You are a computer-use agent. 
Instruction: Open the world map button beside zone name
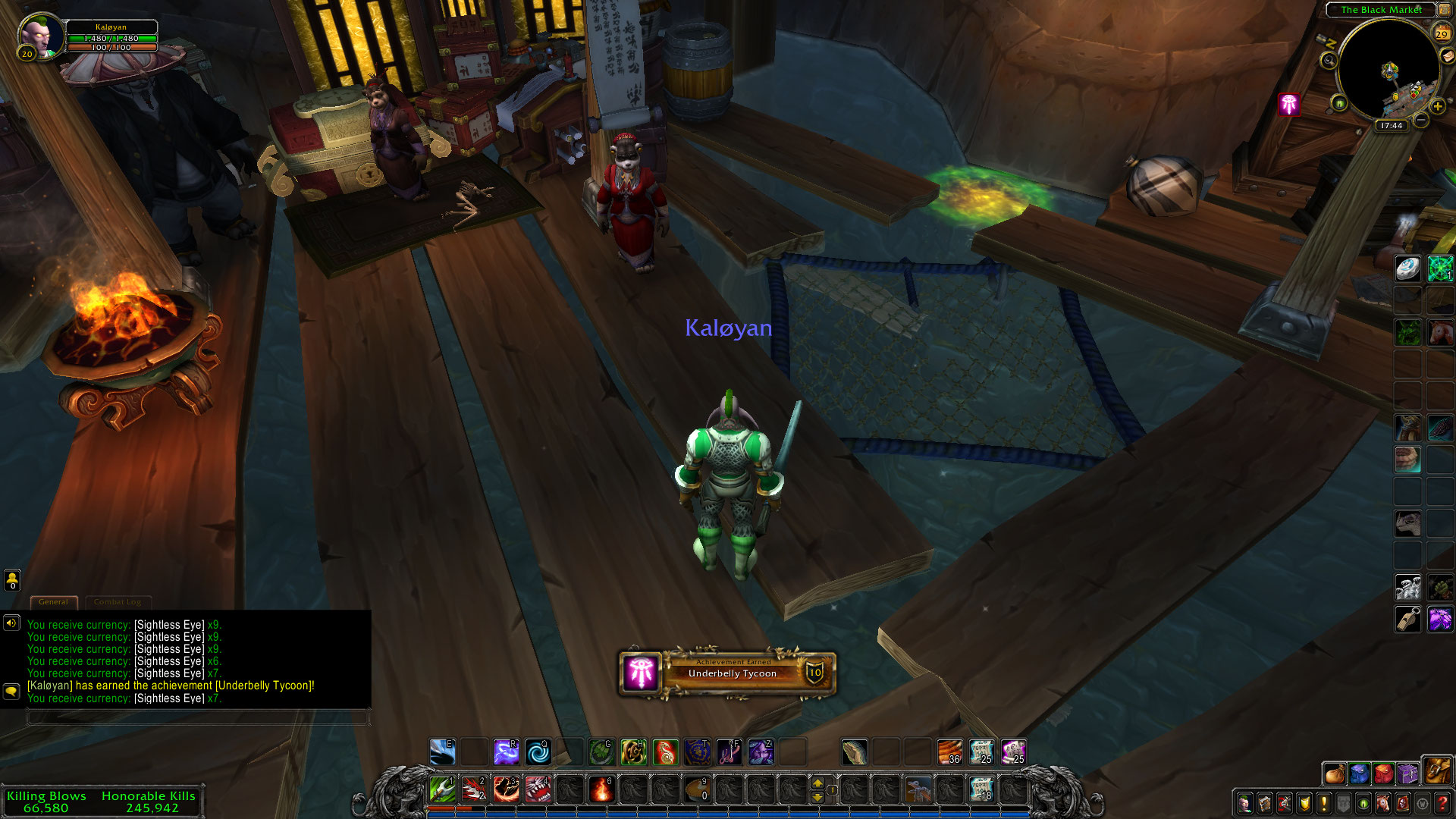tap(1445, 10)
